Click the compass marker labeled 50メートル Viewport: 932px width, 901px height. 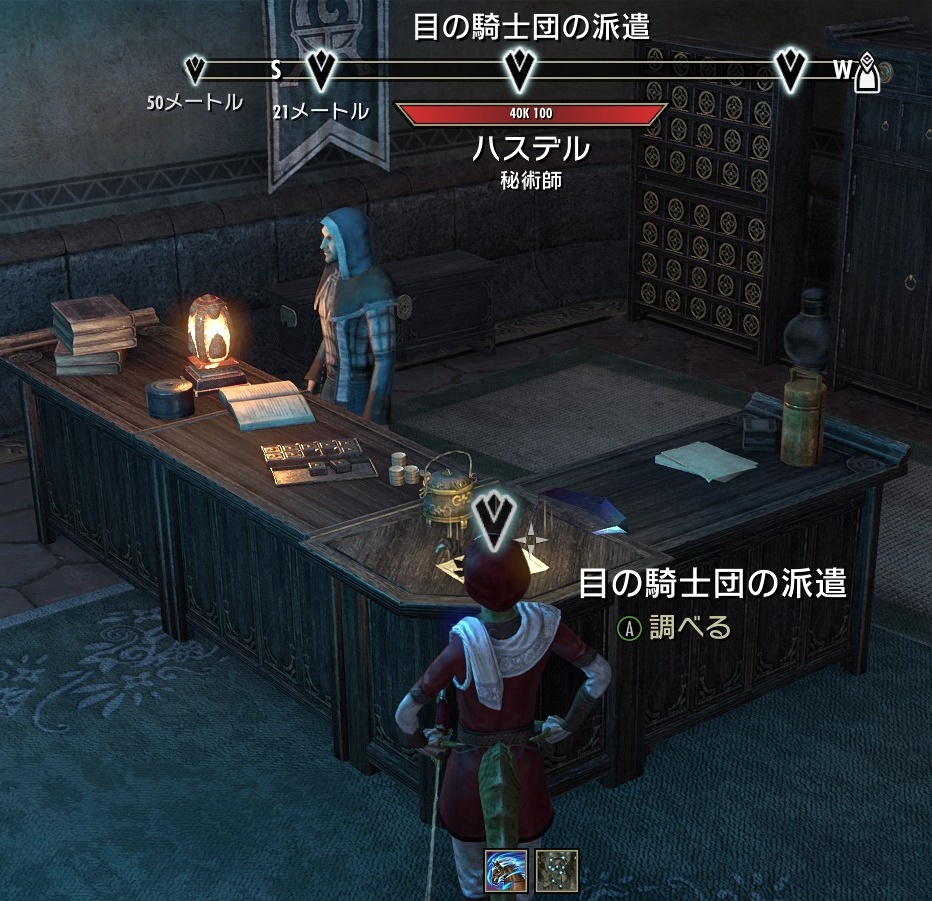point(196,70)
